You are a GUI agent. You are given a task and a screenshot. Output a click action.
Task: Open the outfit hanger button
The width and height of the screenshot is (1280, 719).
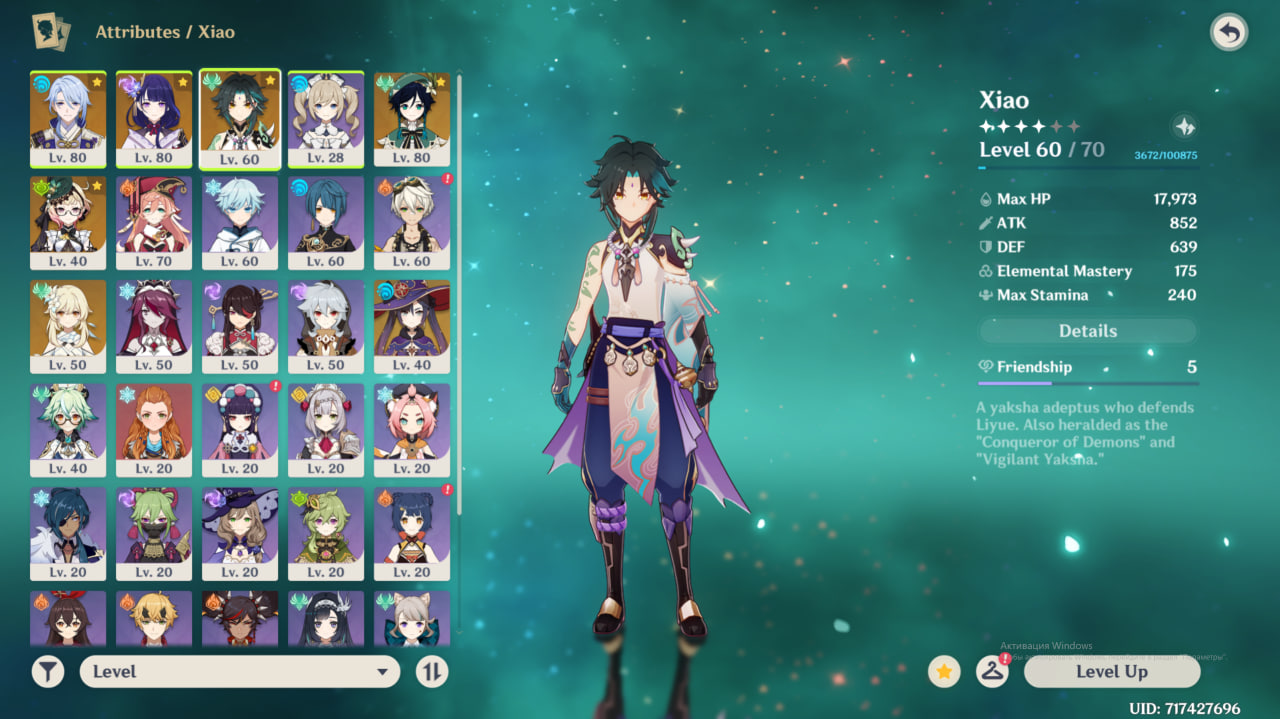(991, 671)
